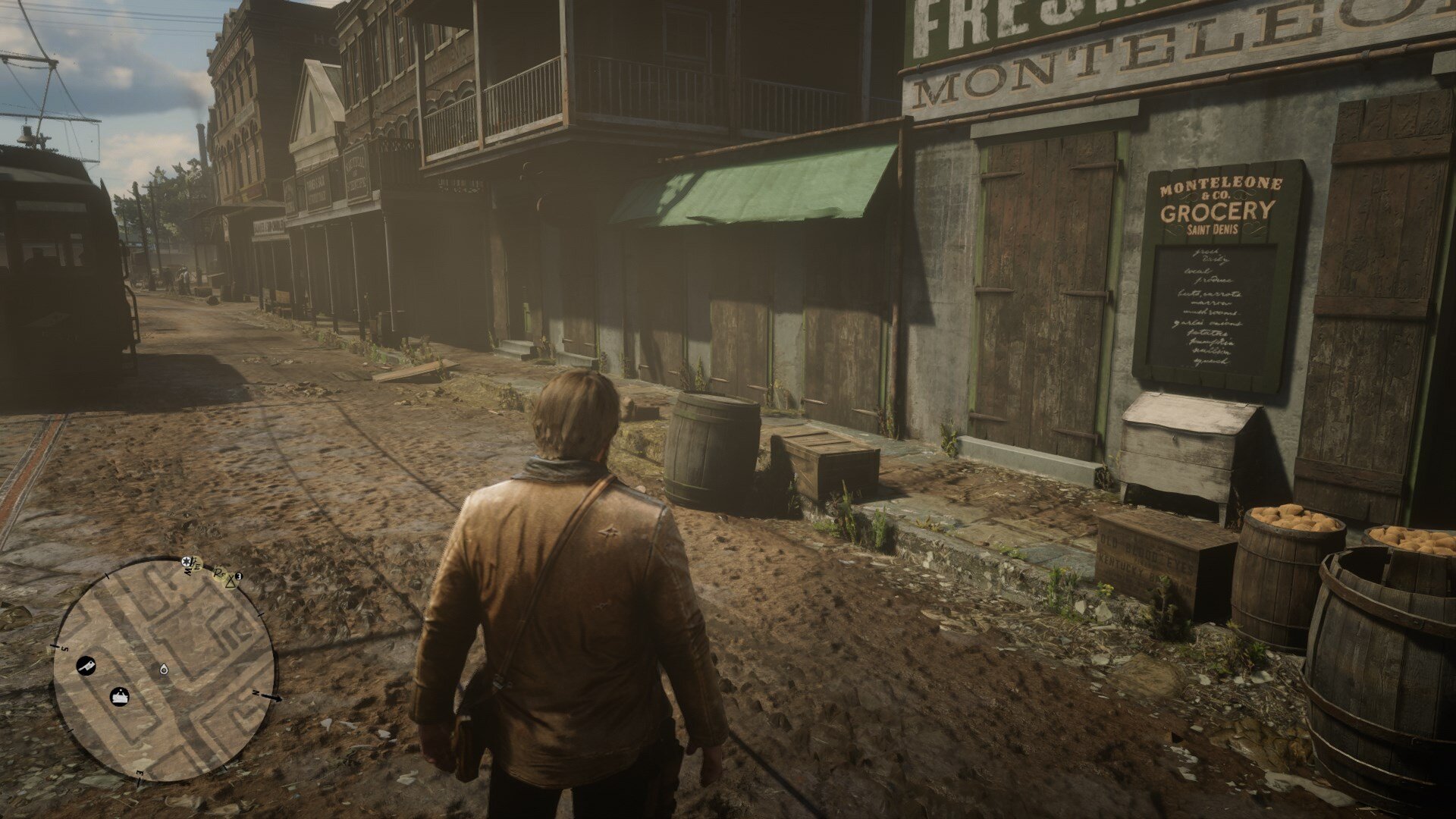Click the sheriff star marker on minimap edge
Viewport: 1456px width, 819px height.
click(x=187, y=561)
